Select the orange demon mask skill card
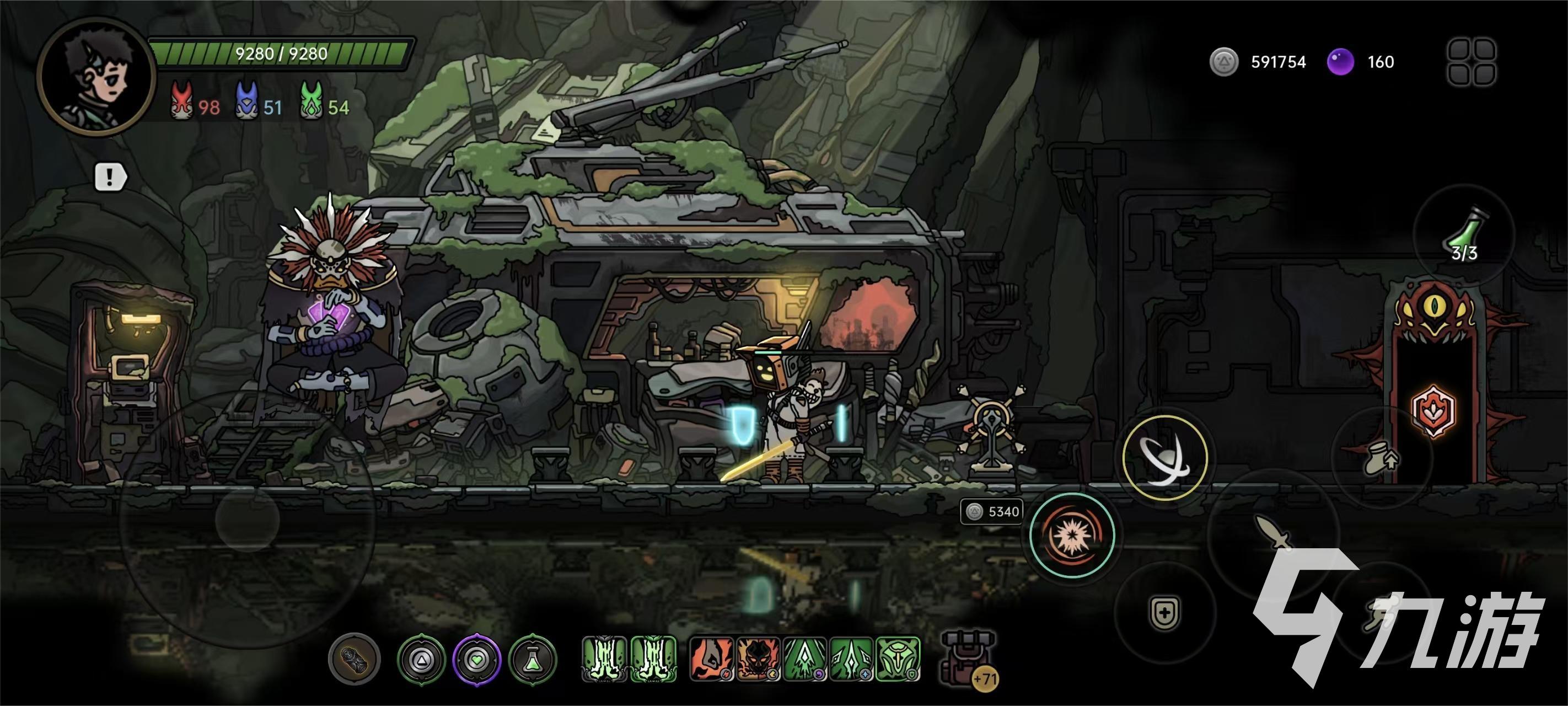 click(758, 659)
